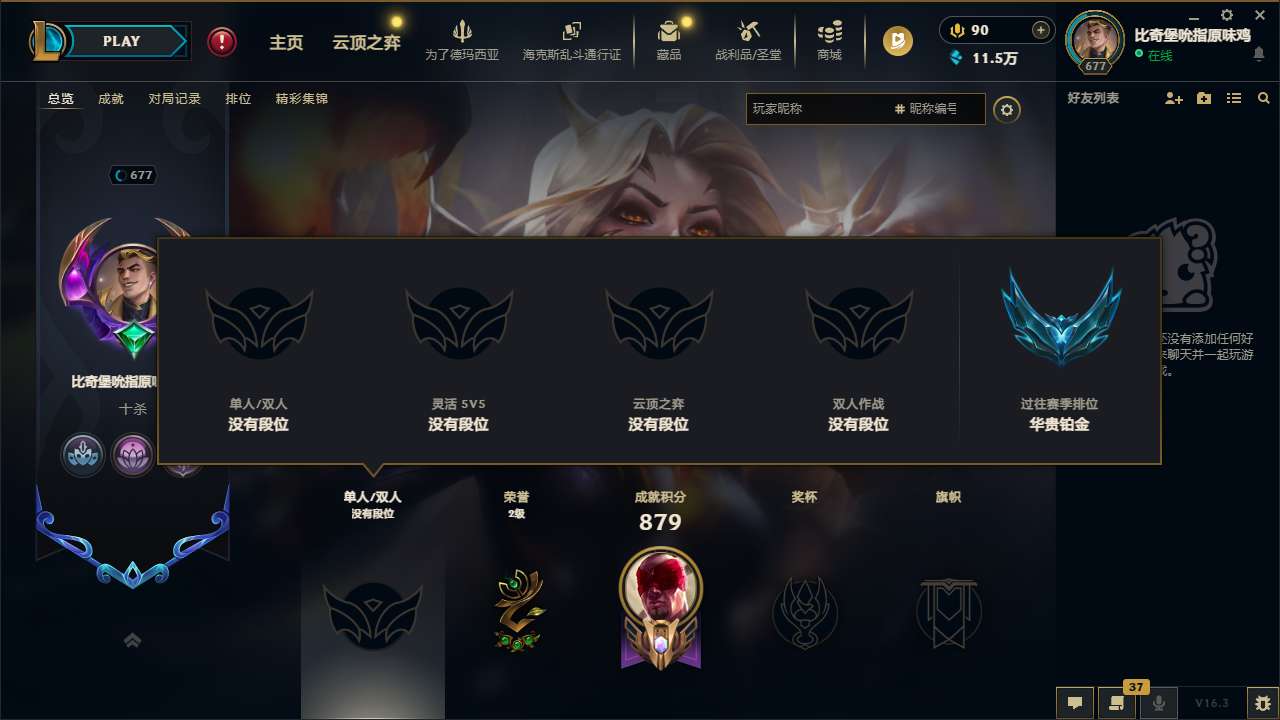Click the level 677 progress badge
The image size is (1280, 720).
(133, 175)
